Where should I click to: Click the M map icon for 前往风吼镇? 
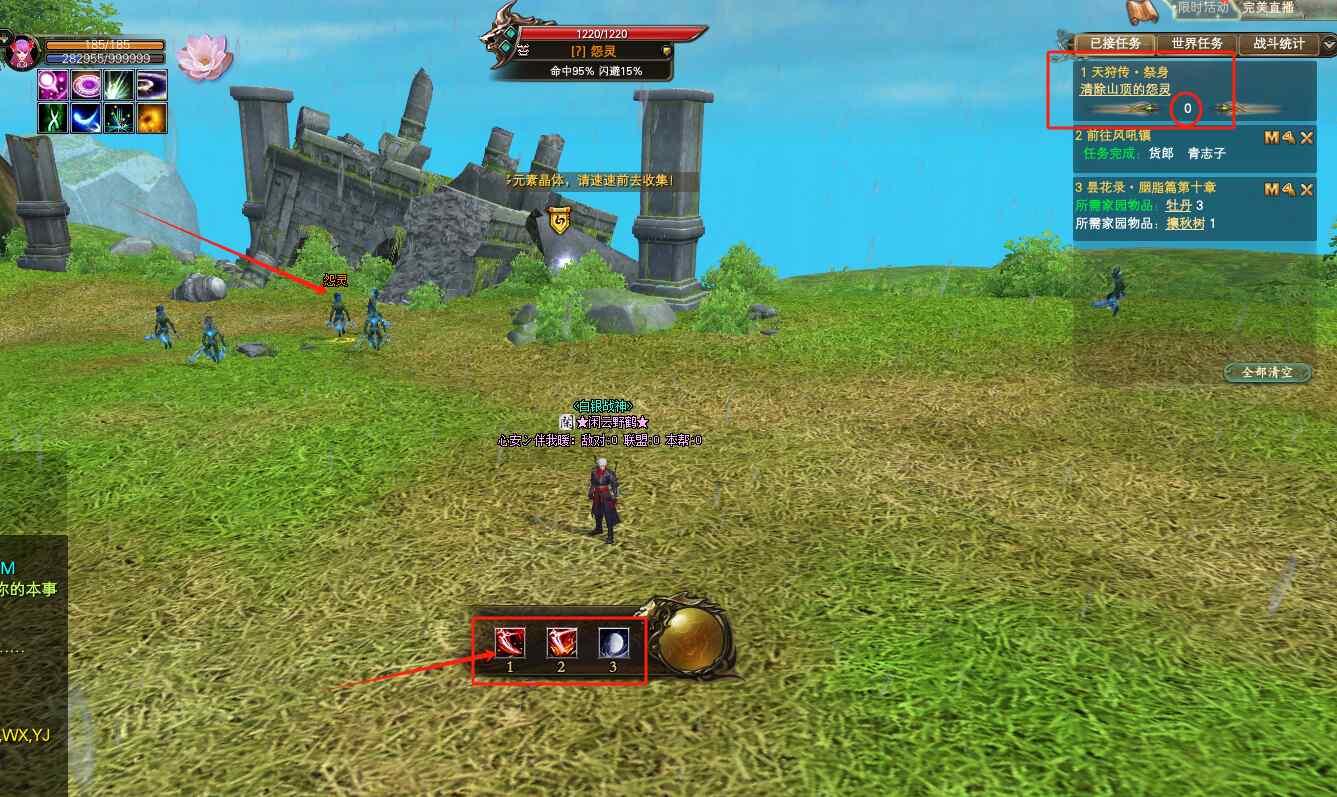point(1271,138)
